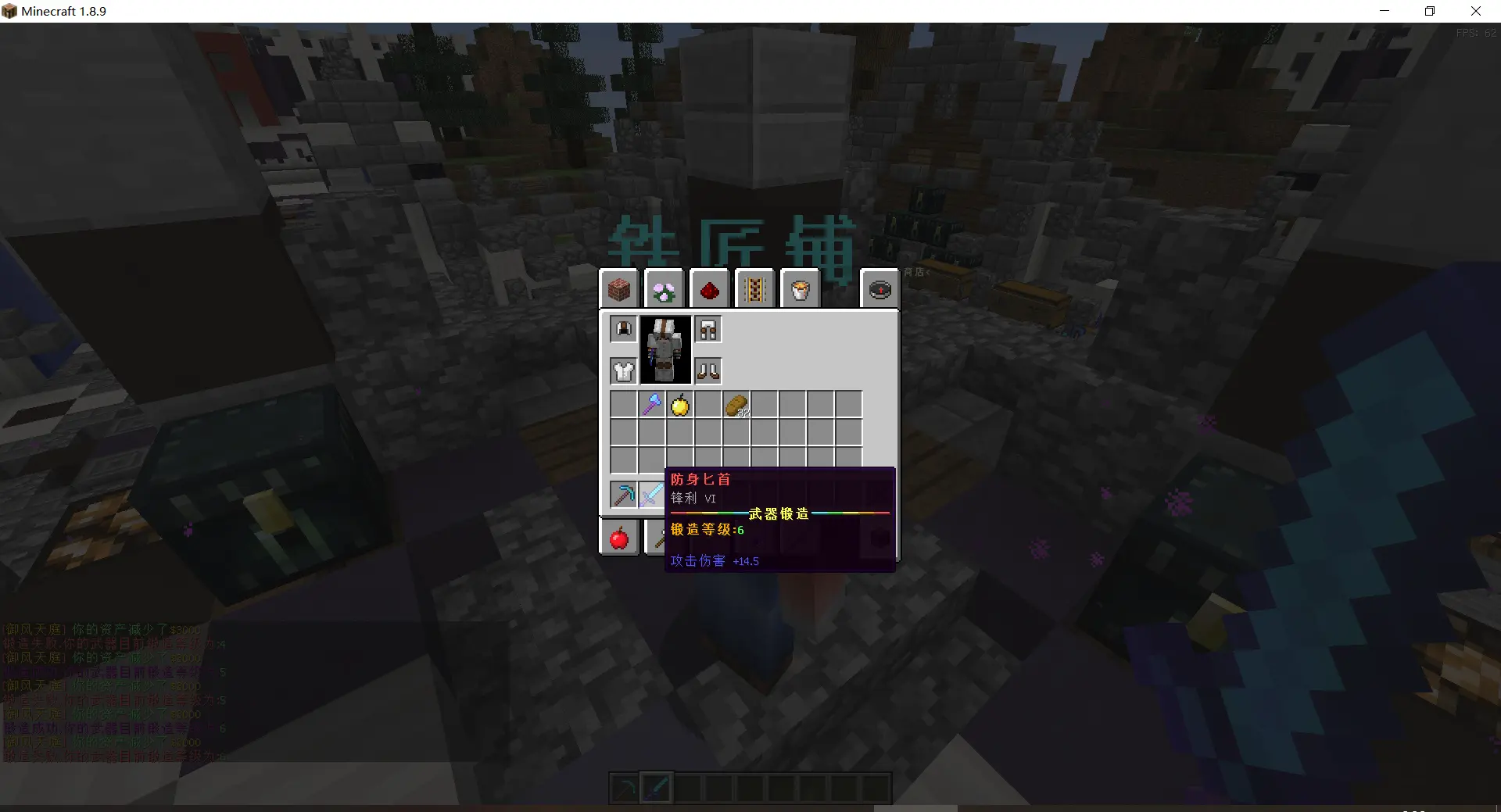Viewport: 1501px width, 812px height.
Task: Switch to the Decoration Blocks flower tab
Action: click(665, 290)
